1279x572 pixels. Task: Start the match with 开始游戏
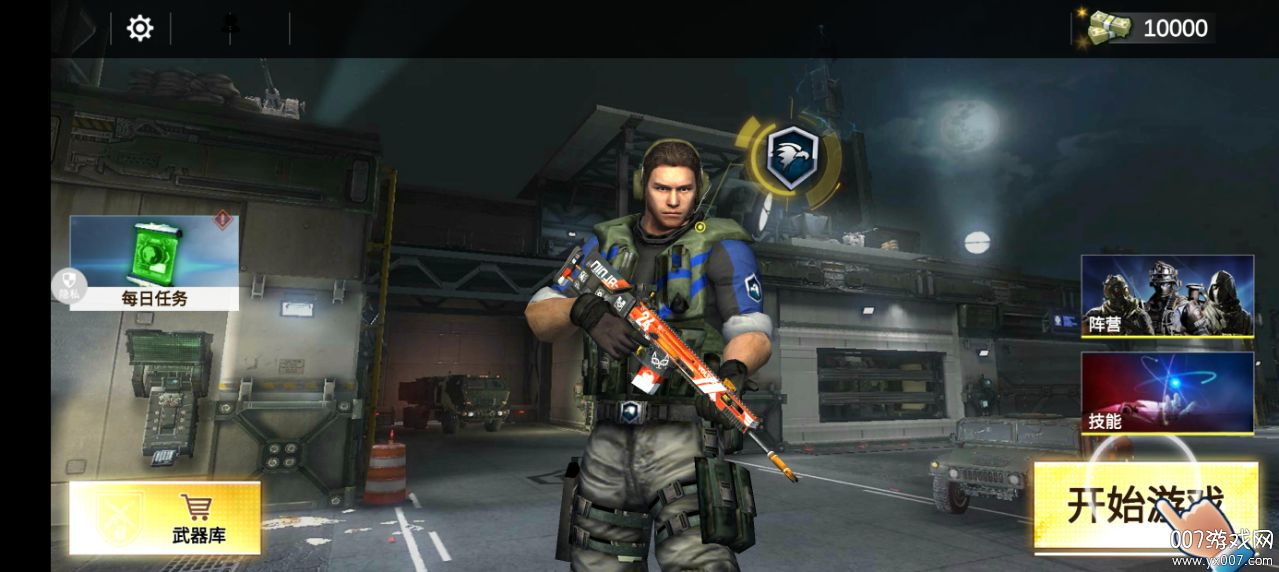point(1145,506)
